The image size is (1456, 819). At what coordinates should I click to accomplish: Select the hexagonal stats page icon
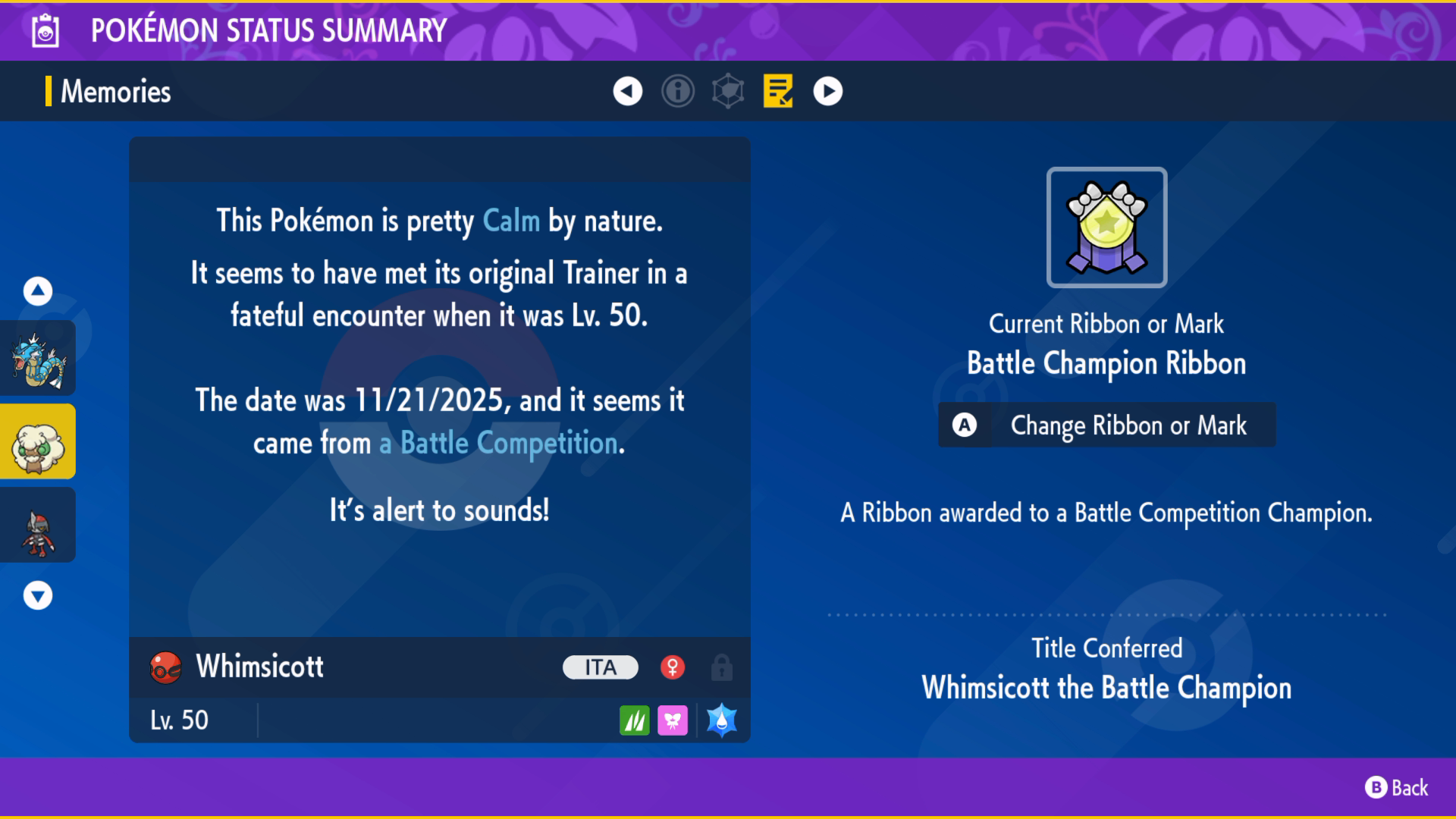[x=728, y=91]
